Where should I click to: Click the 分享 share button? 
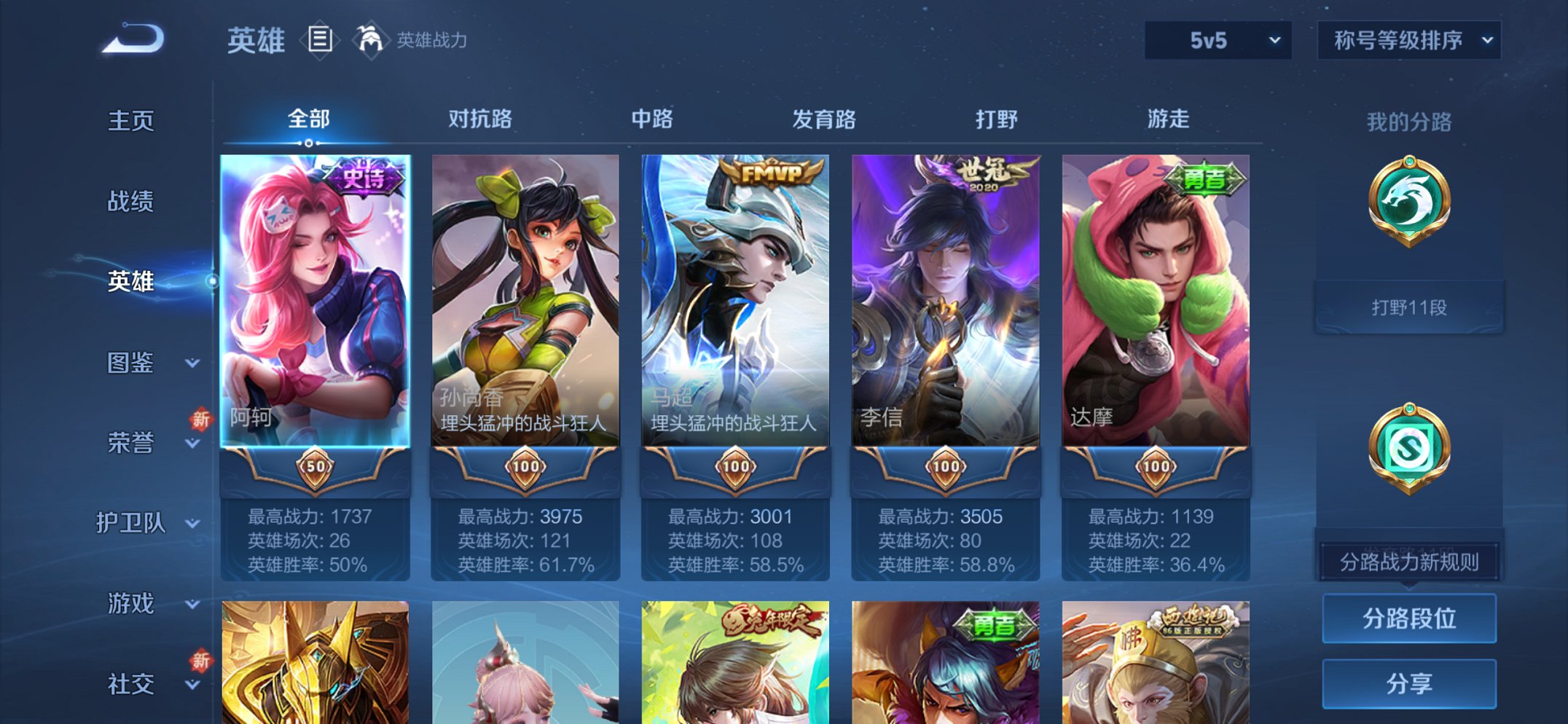pos(1408,682)
